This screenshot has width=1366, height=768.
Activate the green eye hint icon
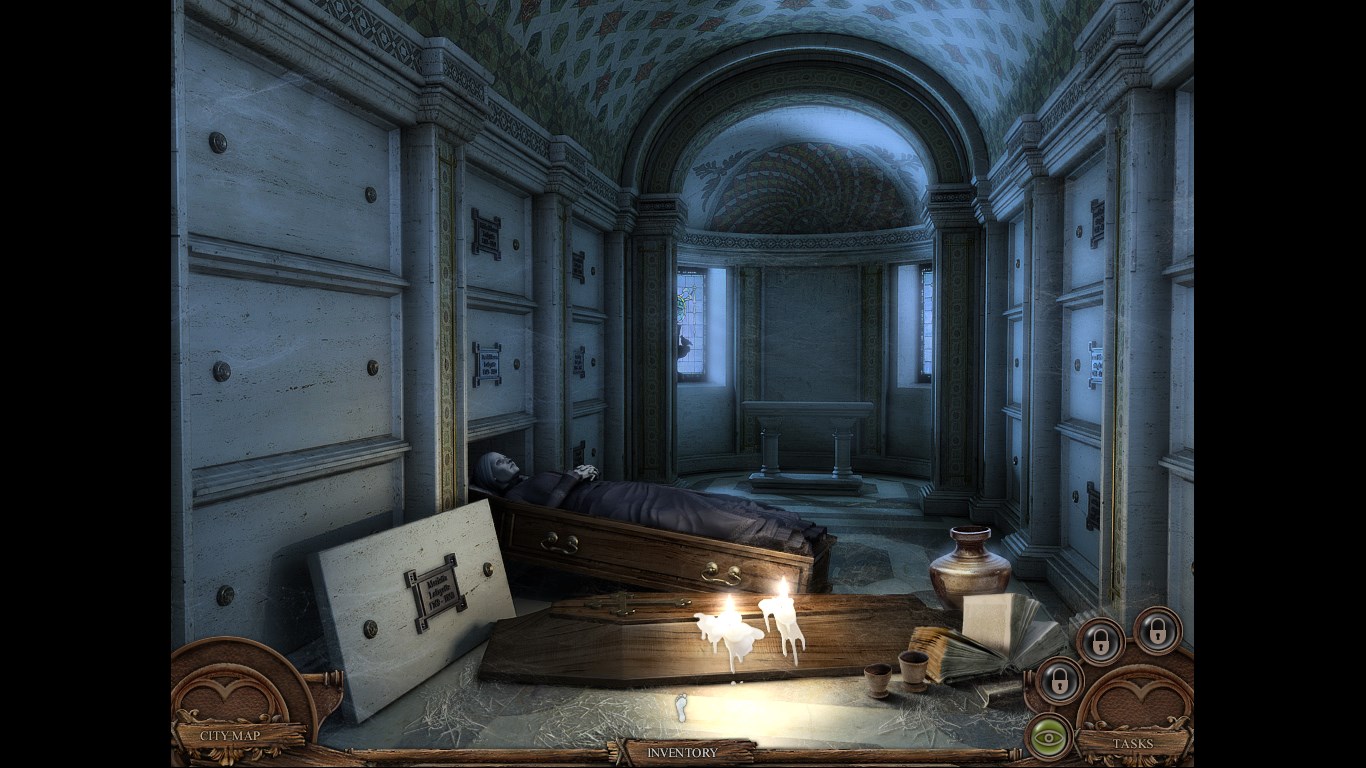coord(1048,736)
